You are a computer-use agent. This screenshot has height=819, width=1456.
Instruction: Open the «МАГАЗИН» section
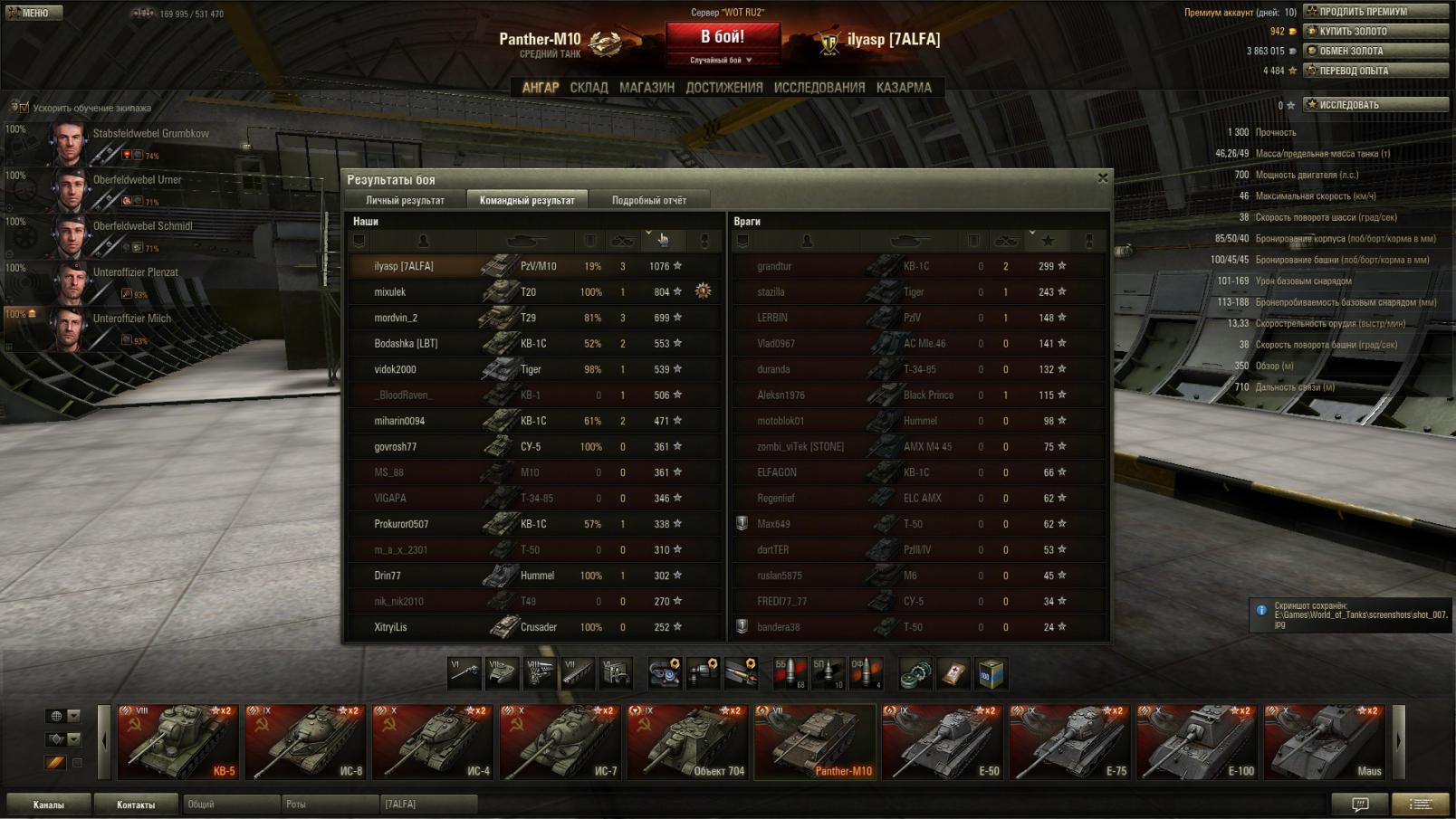point(647,88)
